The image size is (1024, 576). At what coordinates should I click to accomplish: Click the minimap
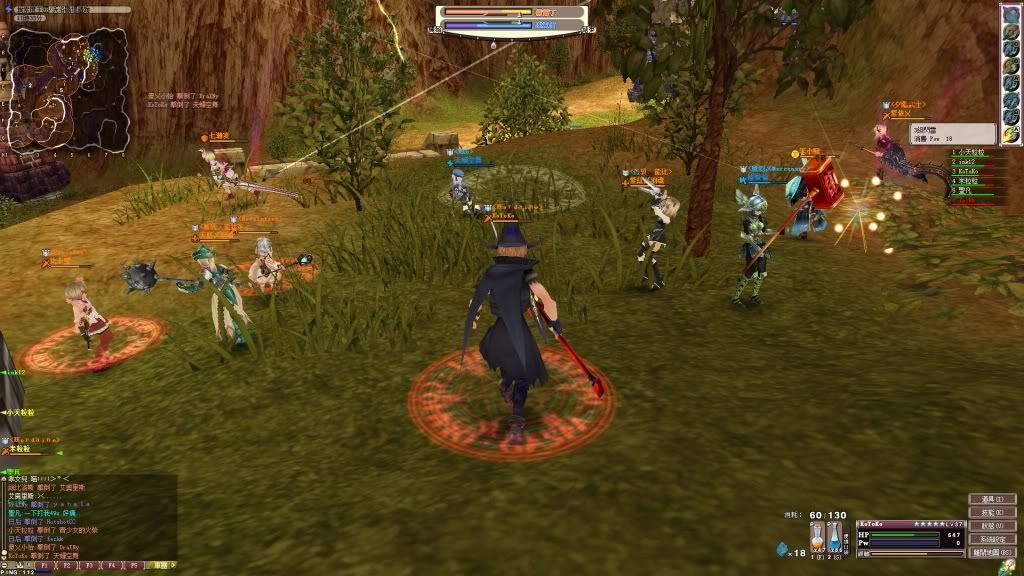coord(68,89)
